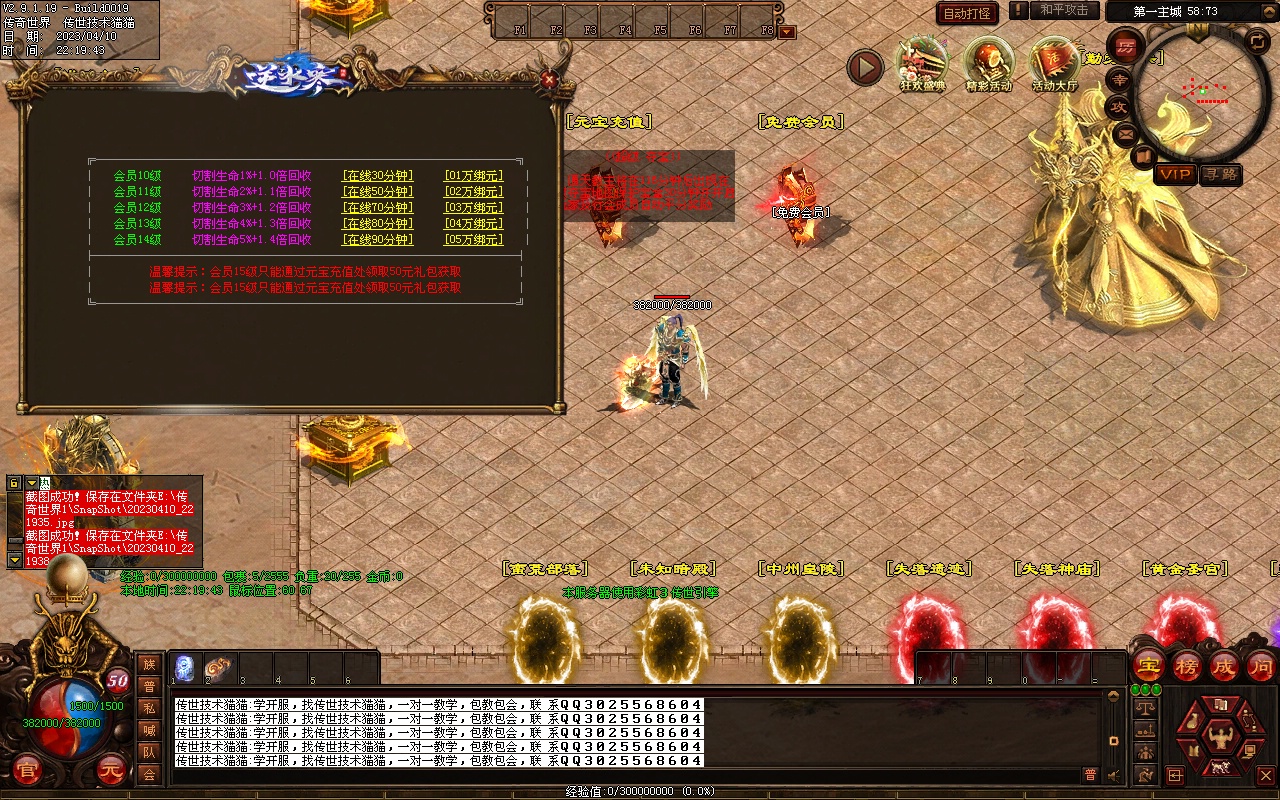Select the 私 private chat channel tab
1280x800 pixels.
pyautogui.click(x=149, y=708)
